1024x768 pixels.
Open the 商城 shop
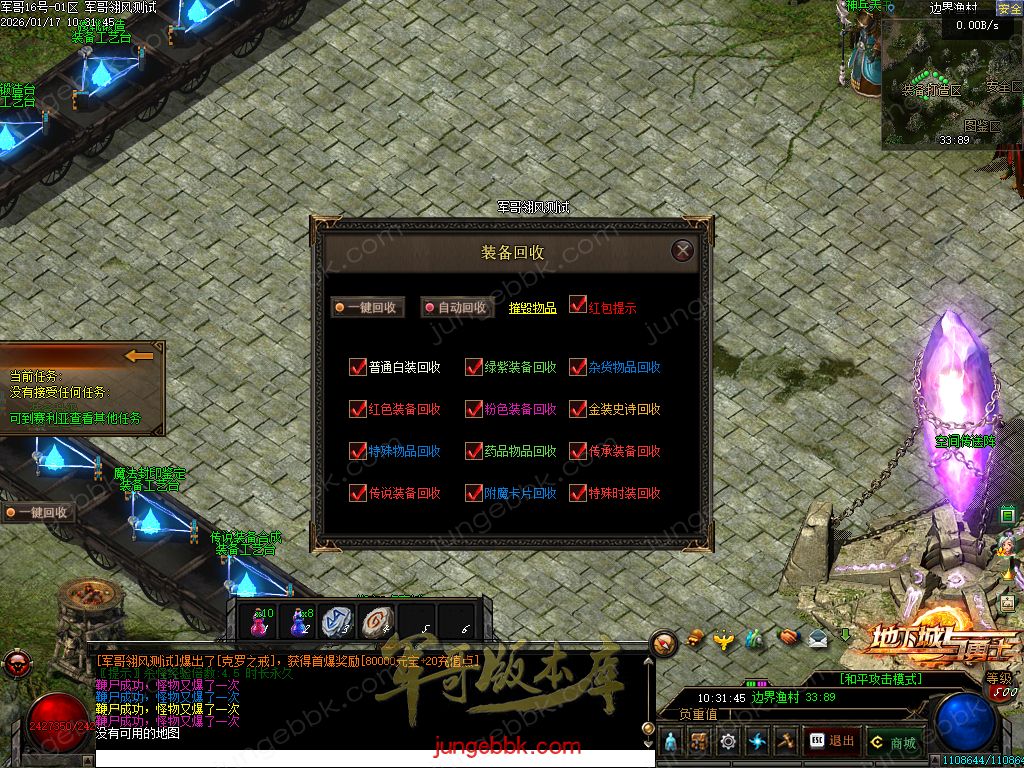click(x=893, y=742)
